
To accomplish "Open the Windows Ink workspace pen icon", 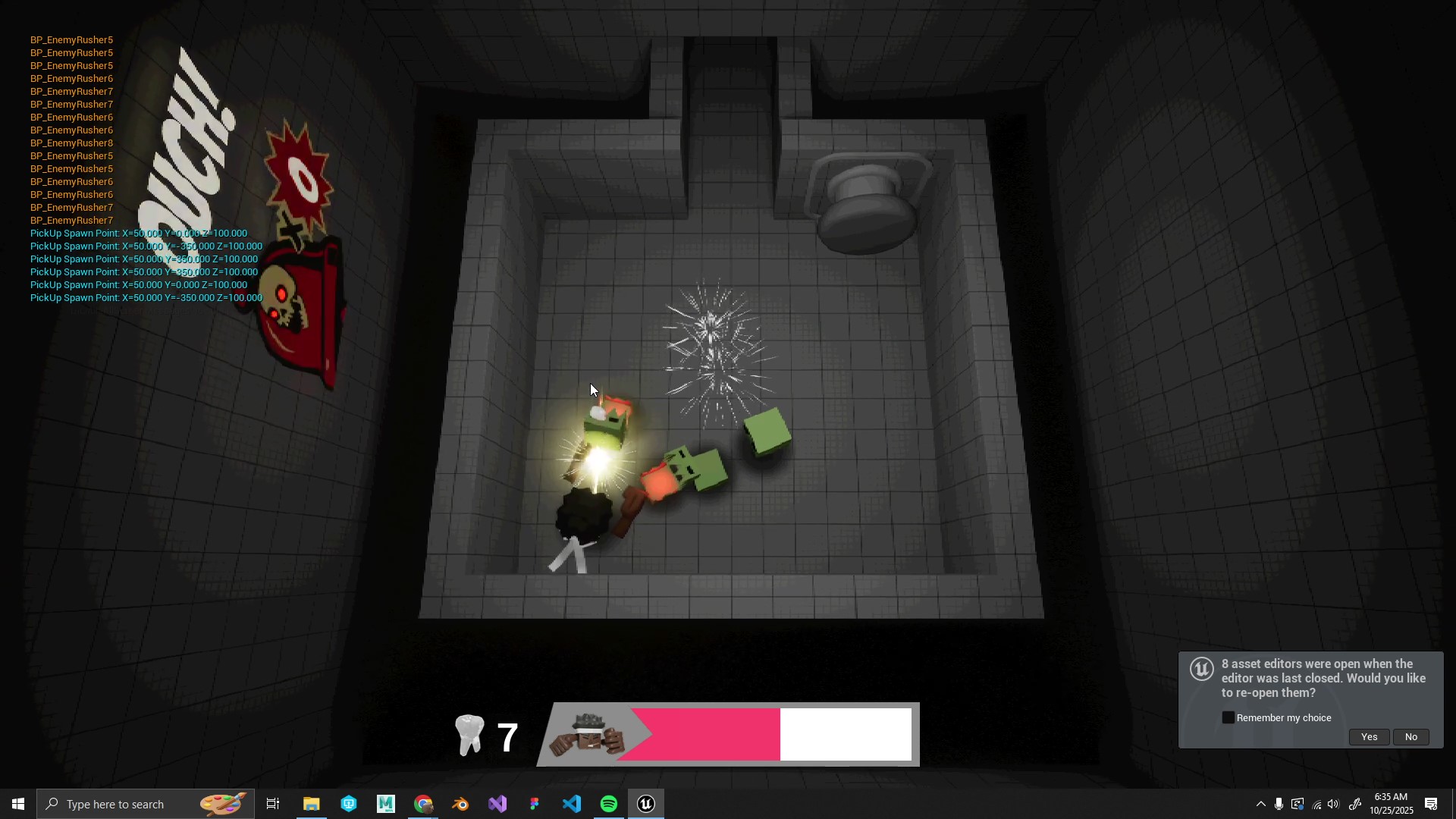I will click(1355, 805).
